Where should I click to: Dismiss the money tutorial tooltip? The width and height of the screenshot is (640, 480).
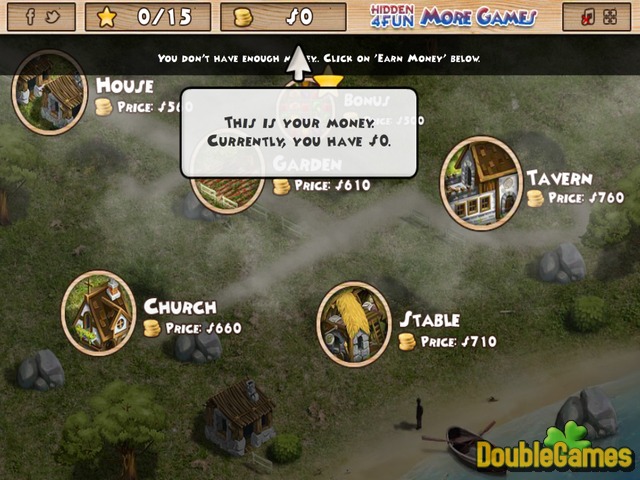298,132
